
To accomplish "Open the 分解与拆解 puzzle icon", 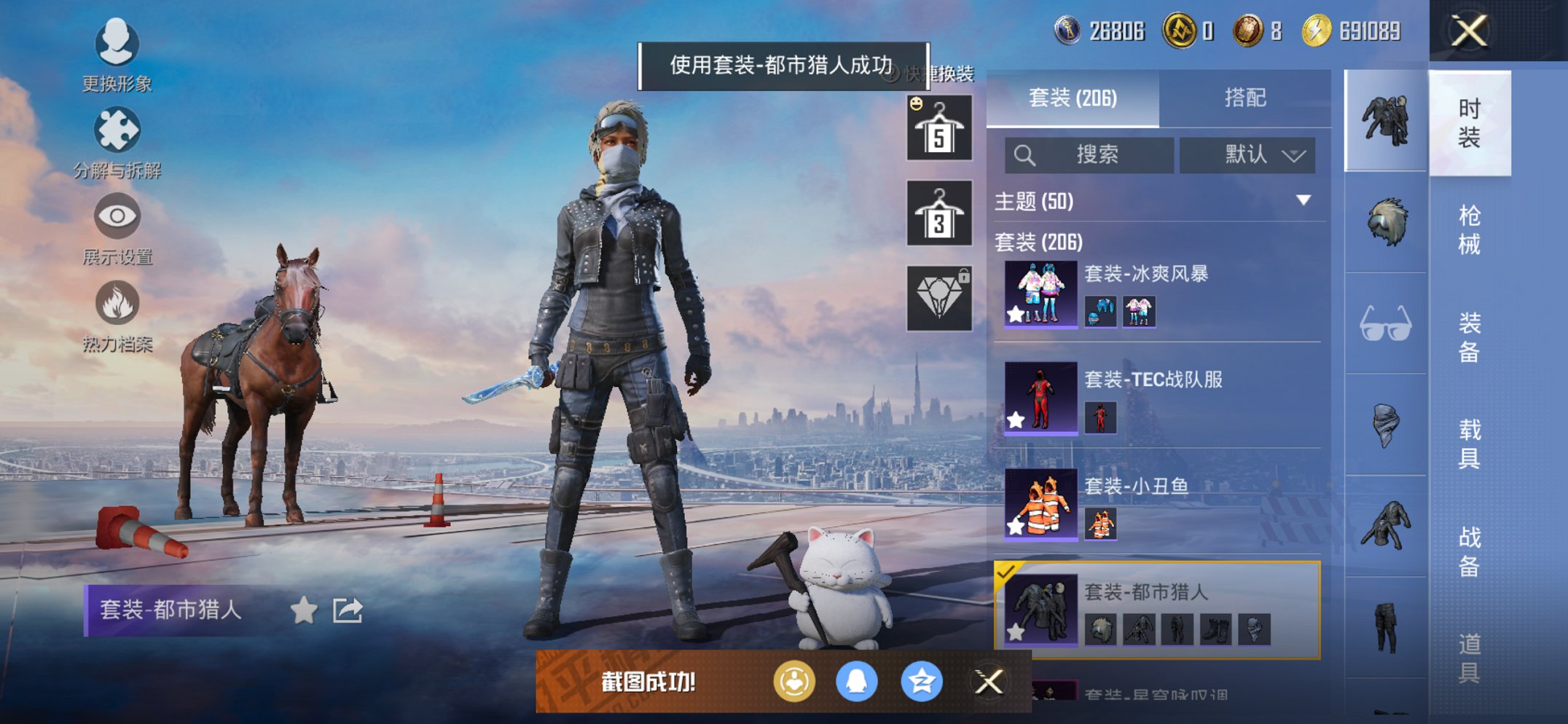I will (117, 130).
